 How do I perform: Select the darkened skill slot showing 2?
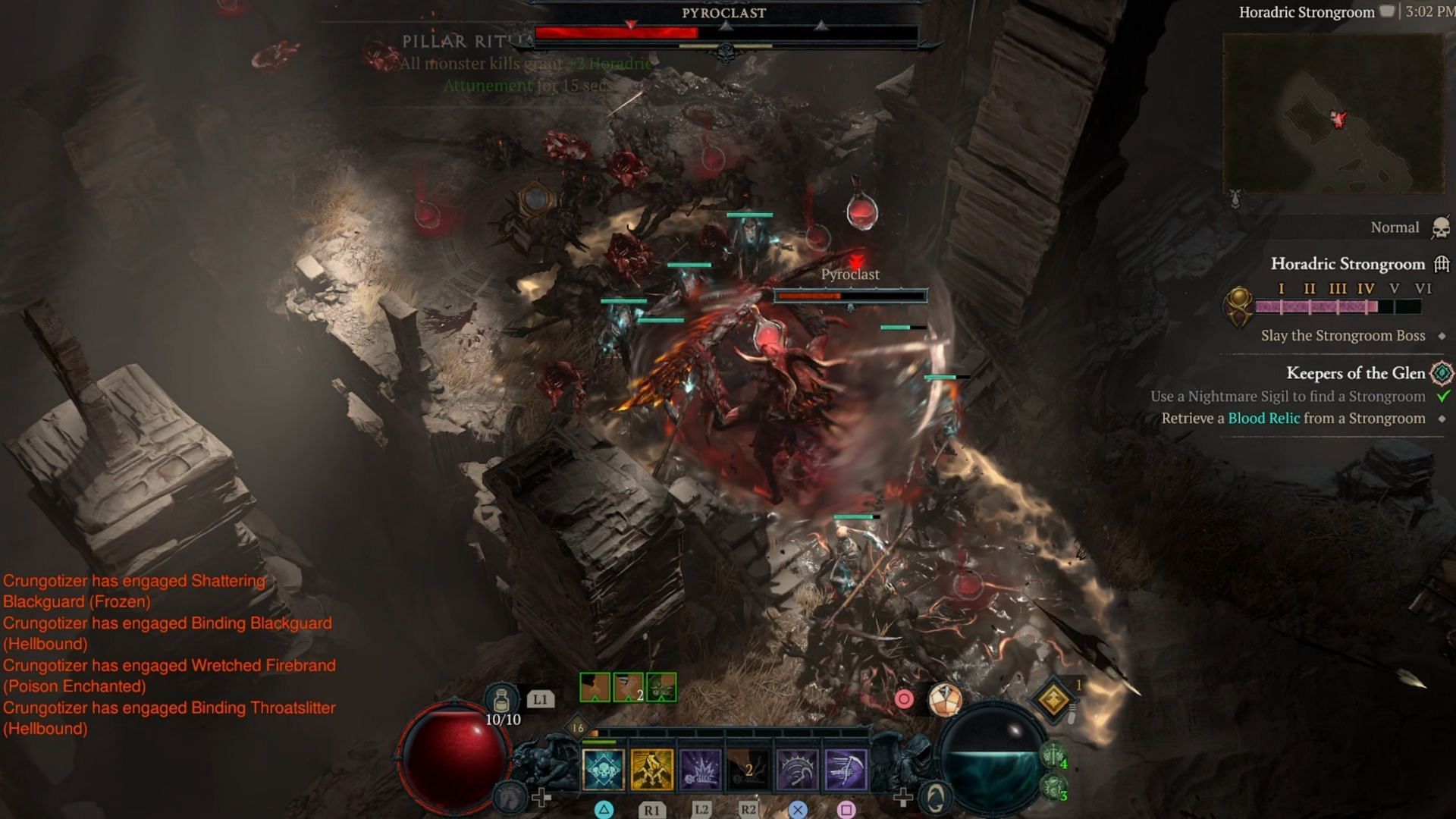(748, 770)
